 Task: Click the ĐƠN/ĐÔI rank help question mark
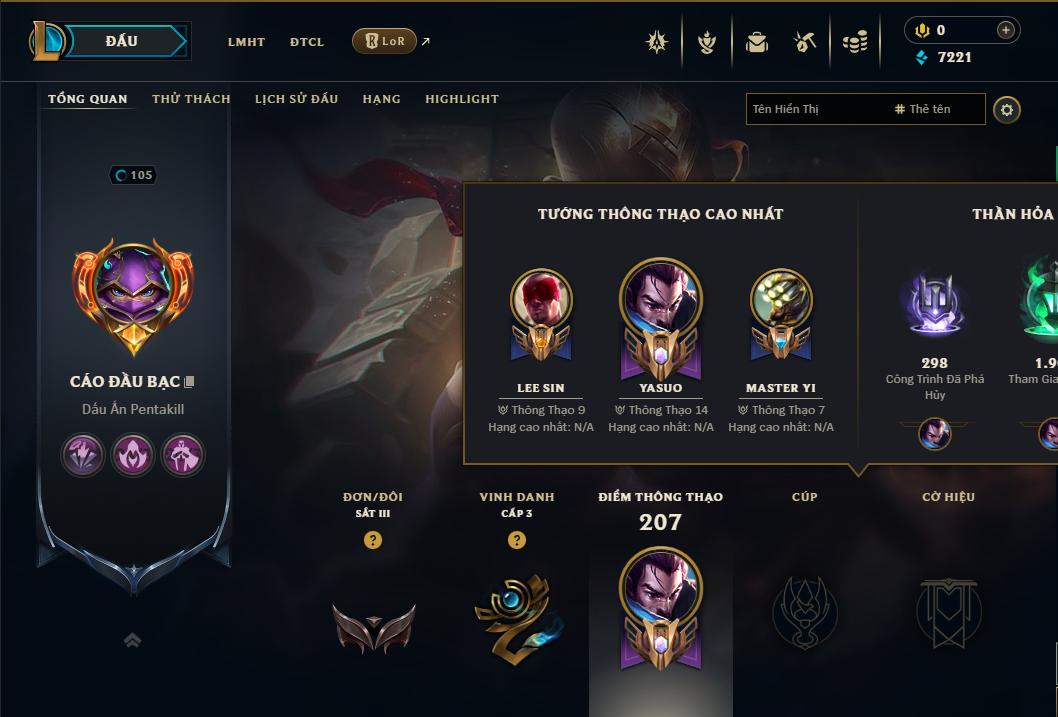[x=373, y=540]
